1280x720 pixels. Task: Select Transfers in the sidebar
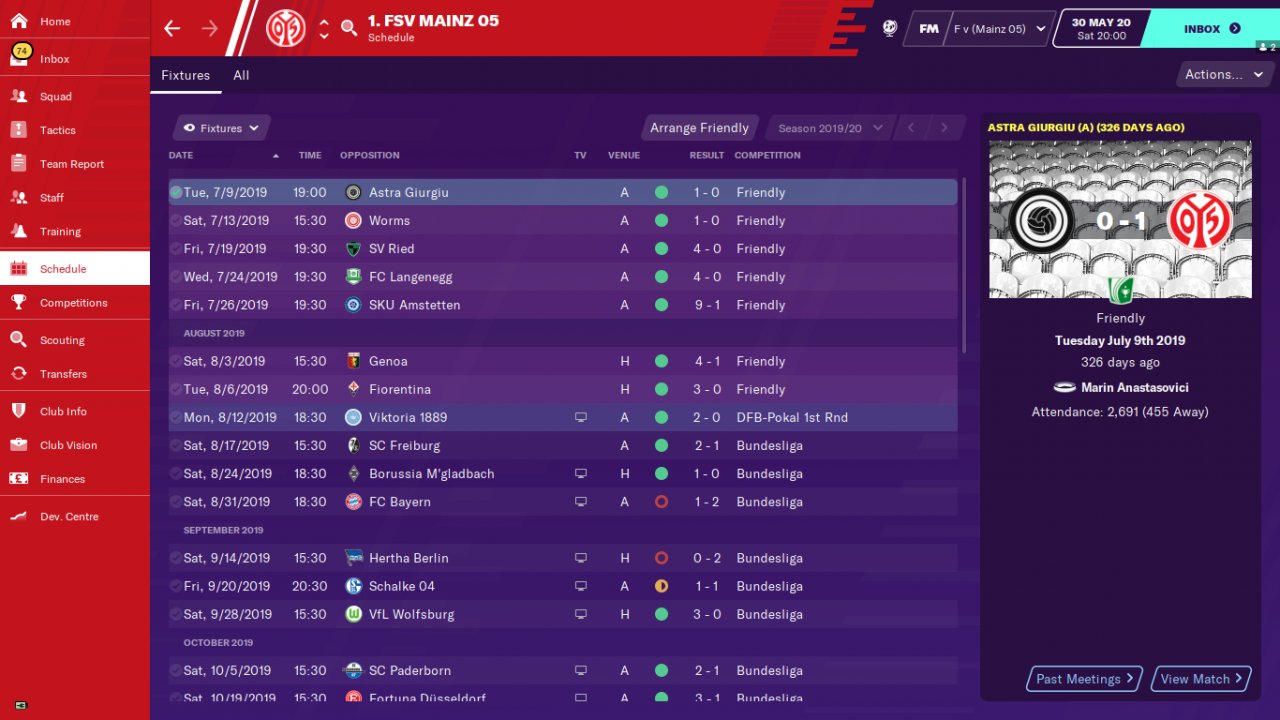pyautogui.click(x=63, y=374)
